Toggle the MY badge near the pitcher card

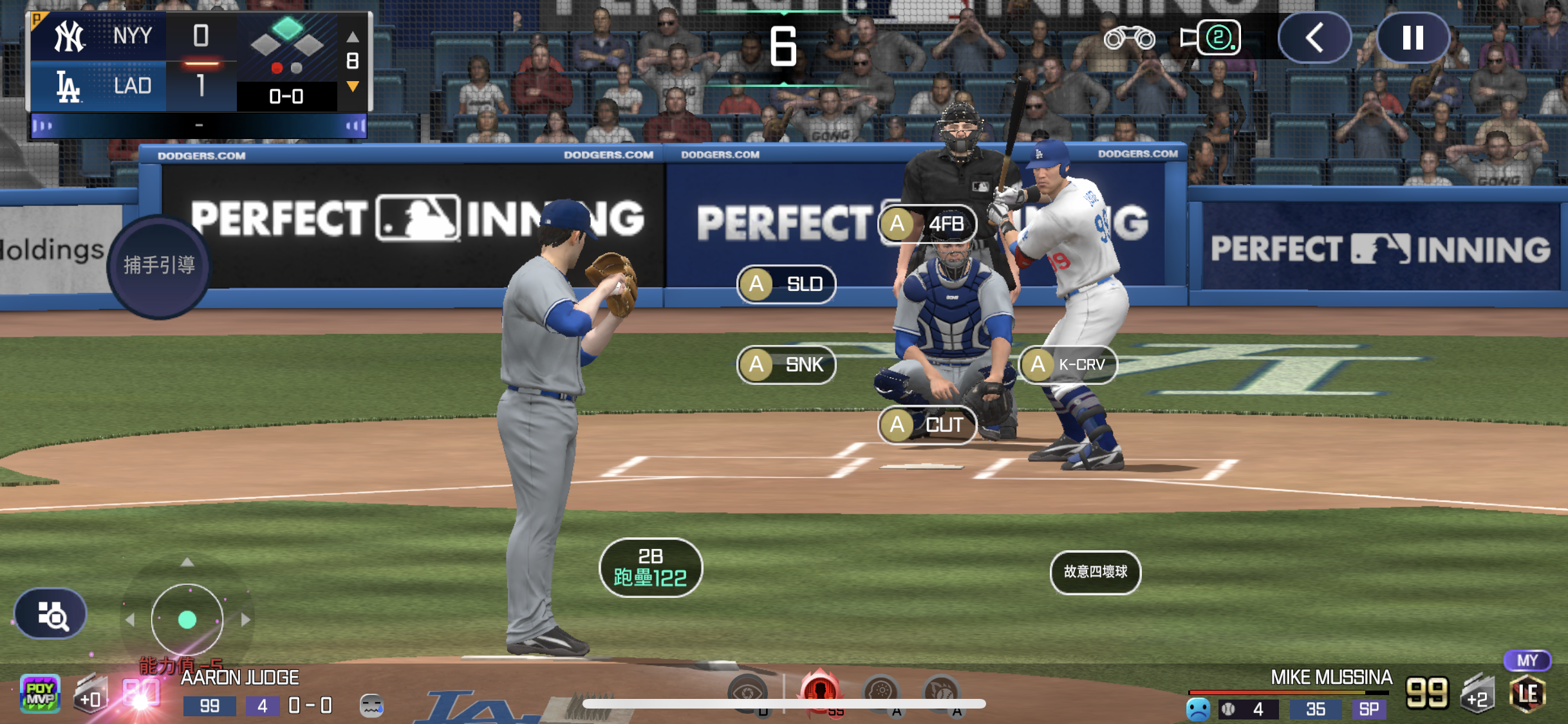pyautogui.click(x=1527, y=660)
